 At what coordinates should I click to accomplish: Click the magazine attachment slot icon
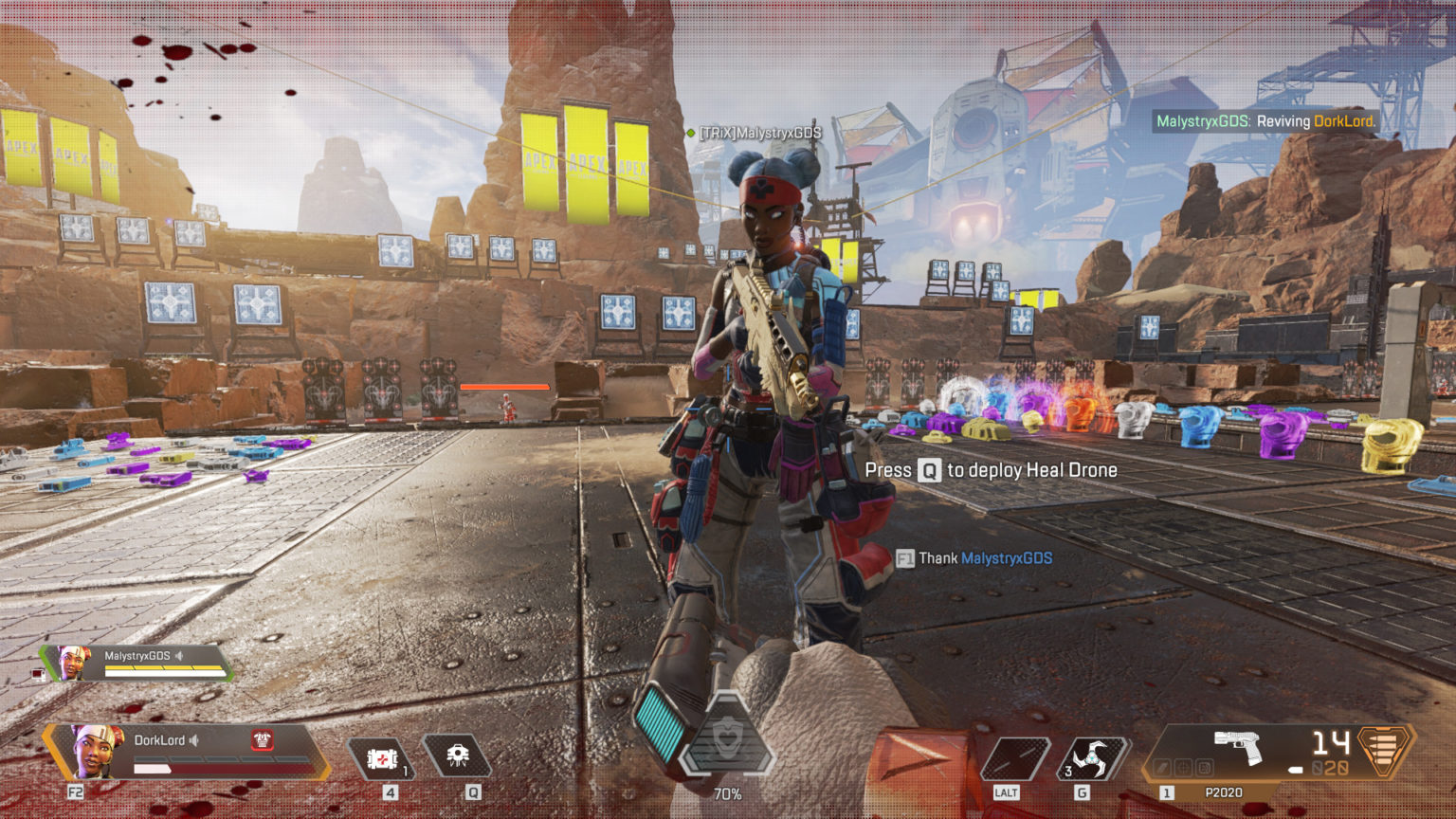1203,766
